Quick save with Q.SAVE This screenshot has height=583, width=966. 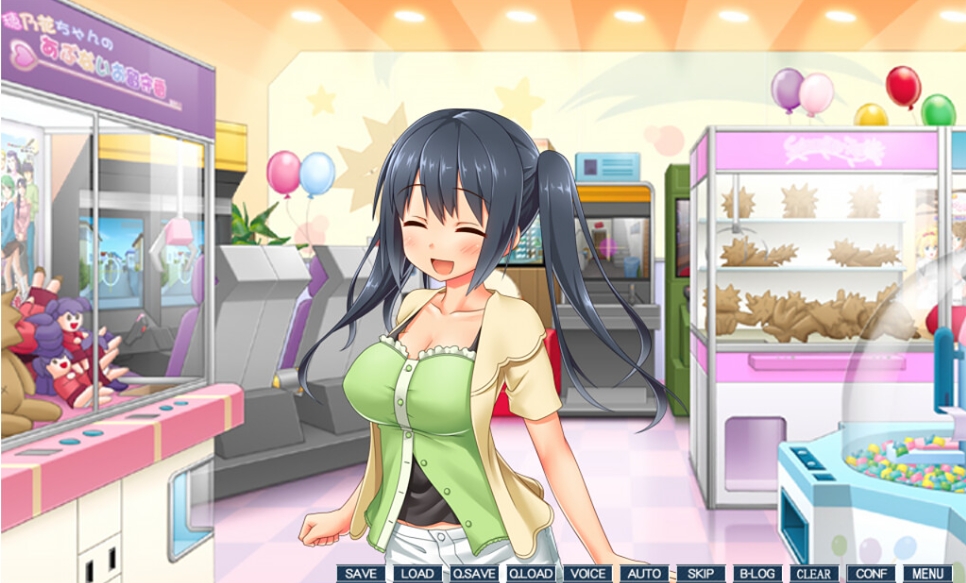coord(474,574)
